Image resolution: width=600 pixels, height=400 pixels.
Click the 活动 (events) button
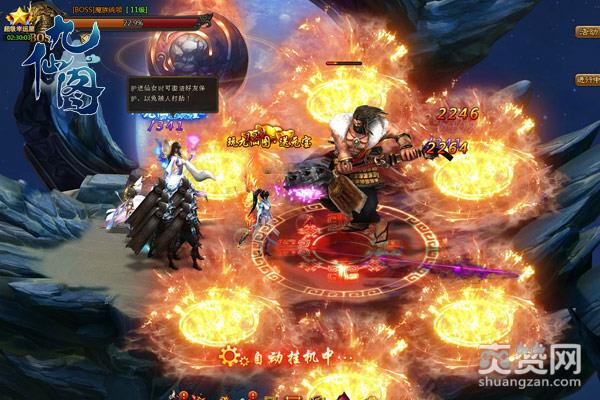[586, 32]
